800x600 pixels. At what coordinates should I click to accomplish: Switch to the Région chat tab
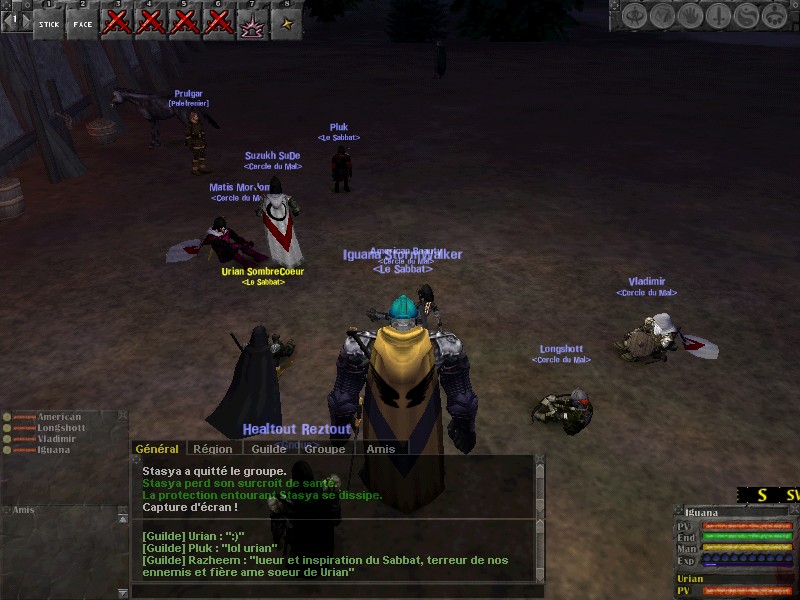pyautogui.click(x=212, y=449)
